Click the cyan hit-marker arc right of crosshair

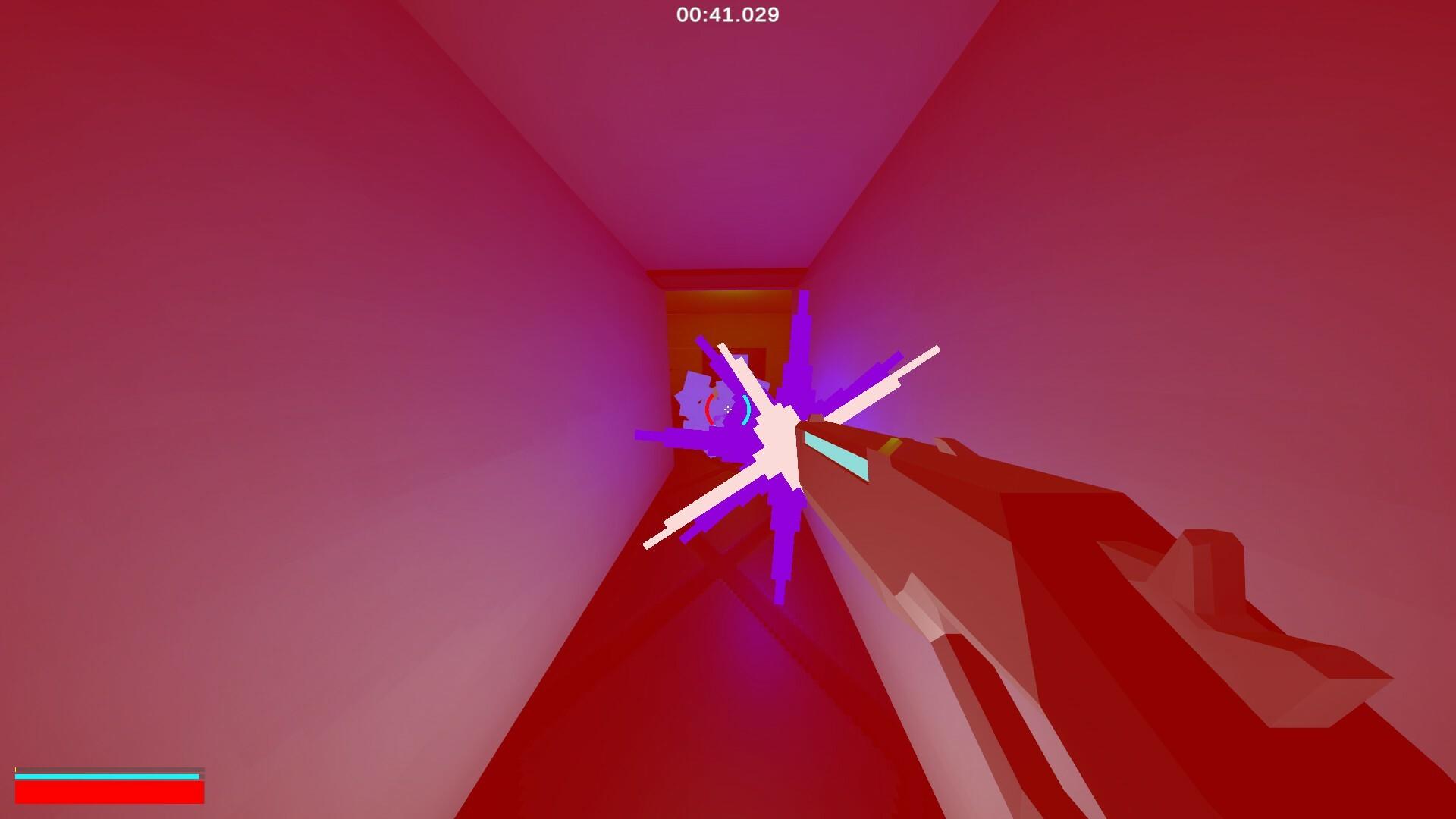click(x=746, y=409)
